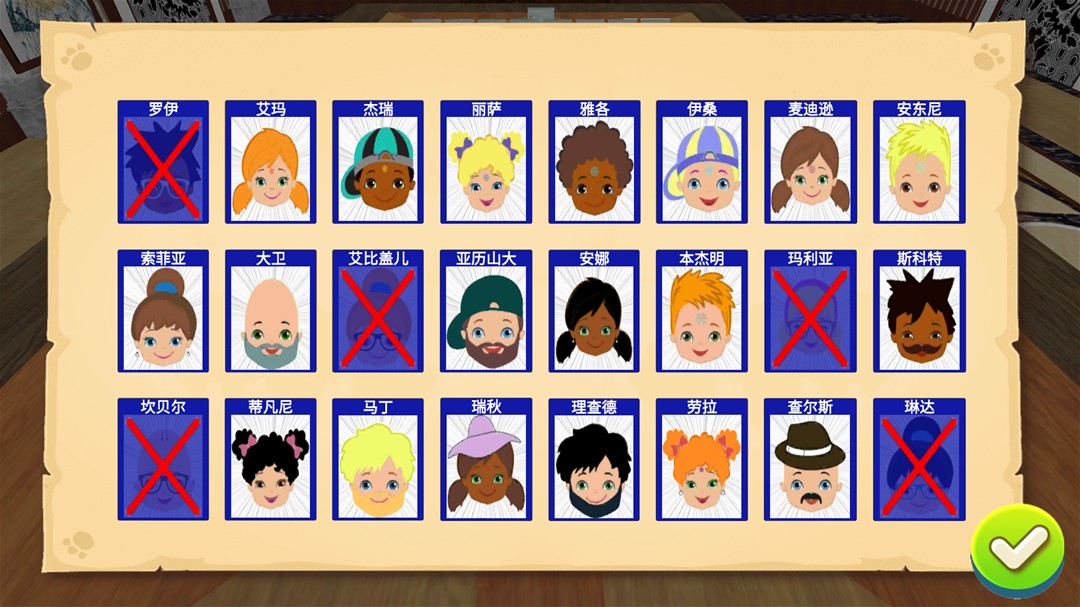Choose the 杰瑞 card with teal cap
Screen dimensions: 1080x607
378,162
